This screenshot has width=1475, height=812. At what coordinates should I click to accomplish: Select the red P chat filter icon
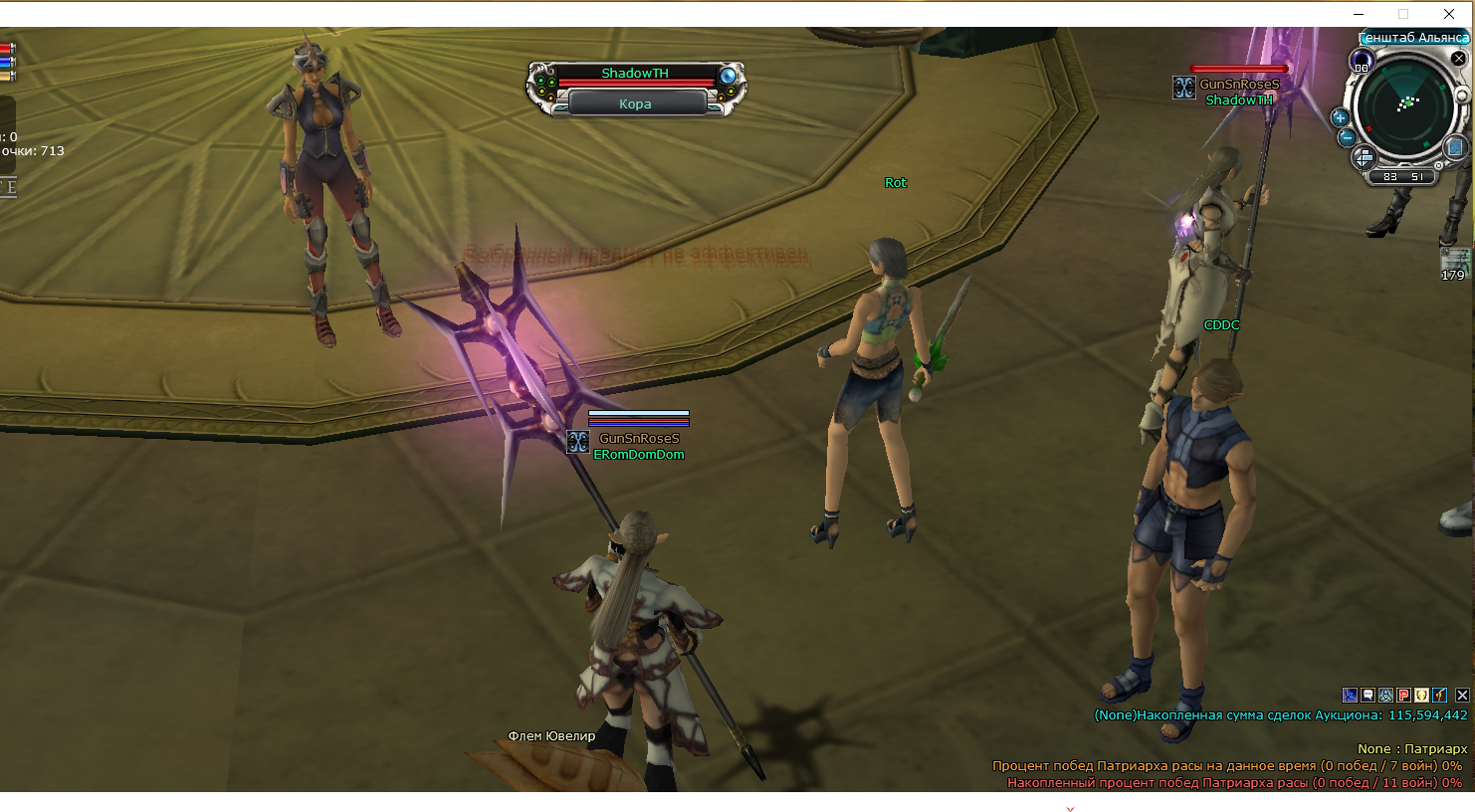1403,696
